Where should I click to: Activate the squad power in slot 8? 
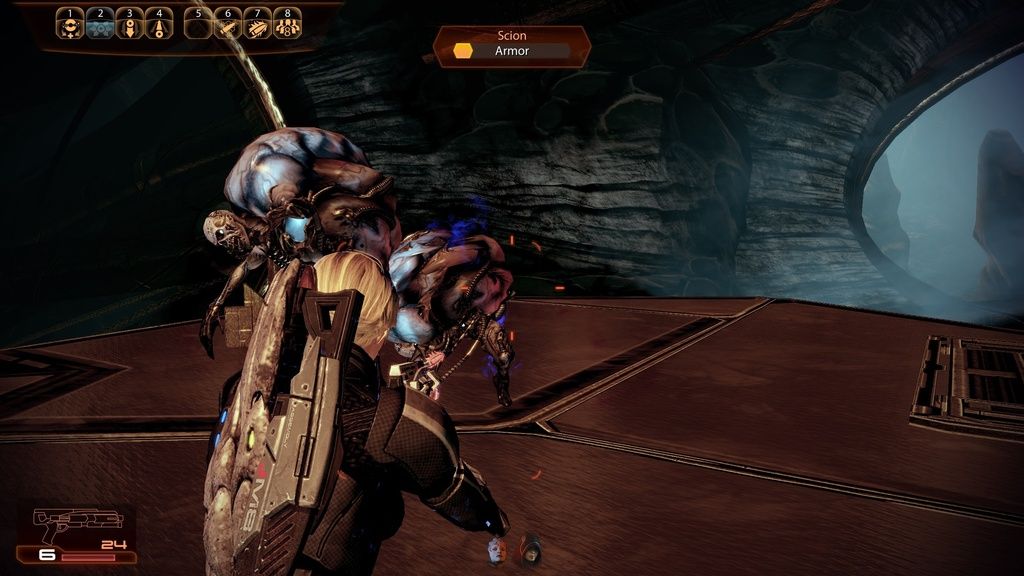tap(287, 25)
